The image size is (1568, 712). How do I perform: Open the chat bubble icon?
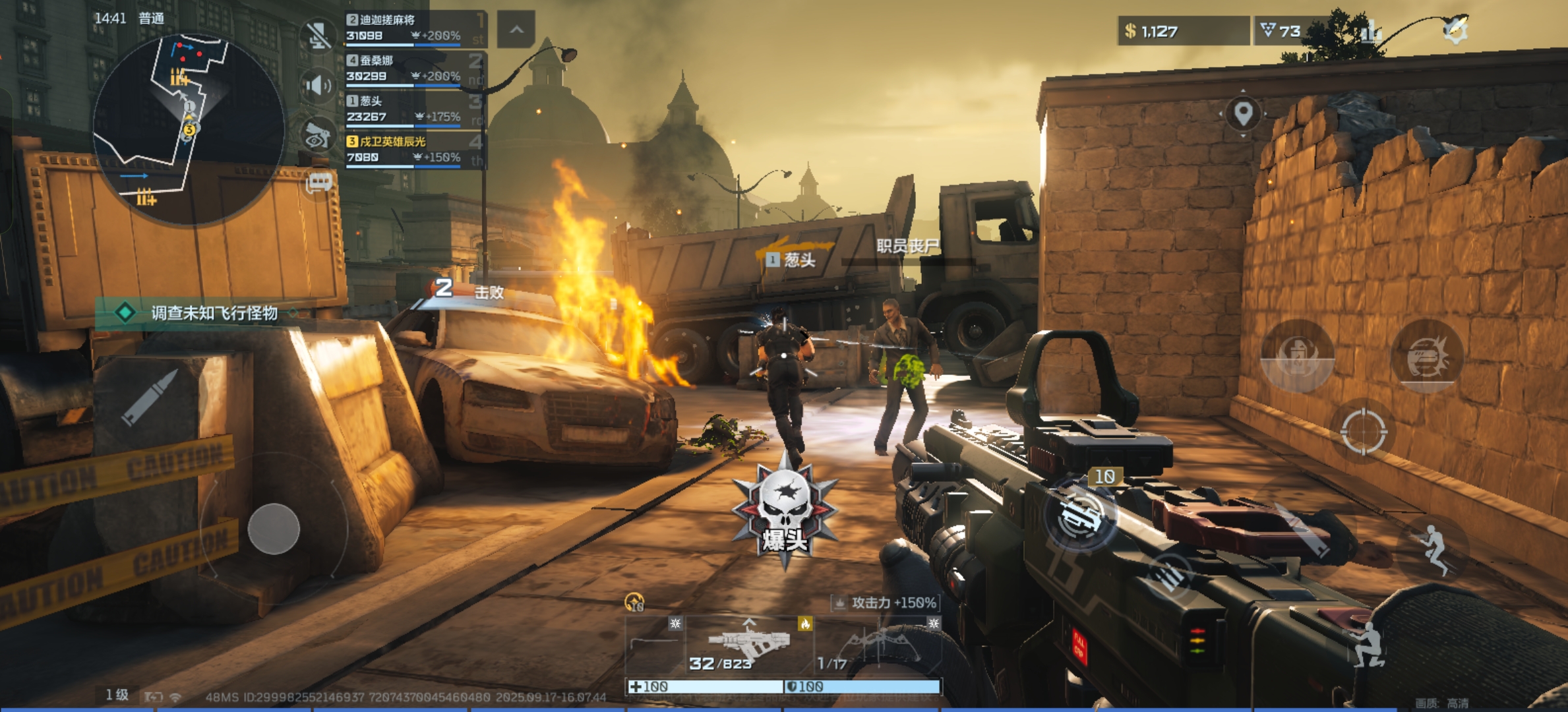click(x=319, y=183)
